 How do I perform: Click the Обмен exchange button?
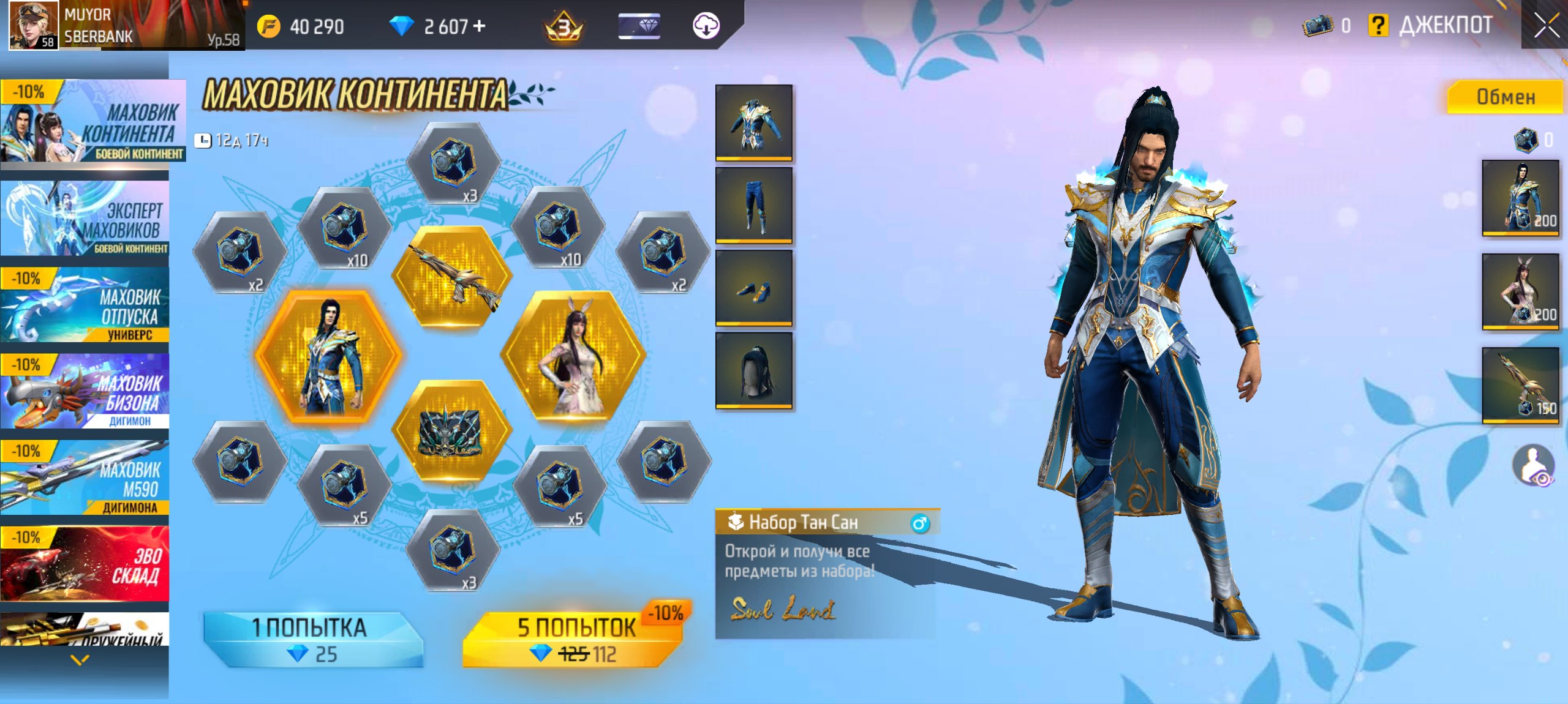coord(1505,97)
